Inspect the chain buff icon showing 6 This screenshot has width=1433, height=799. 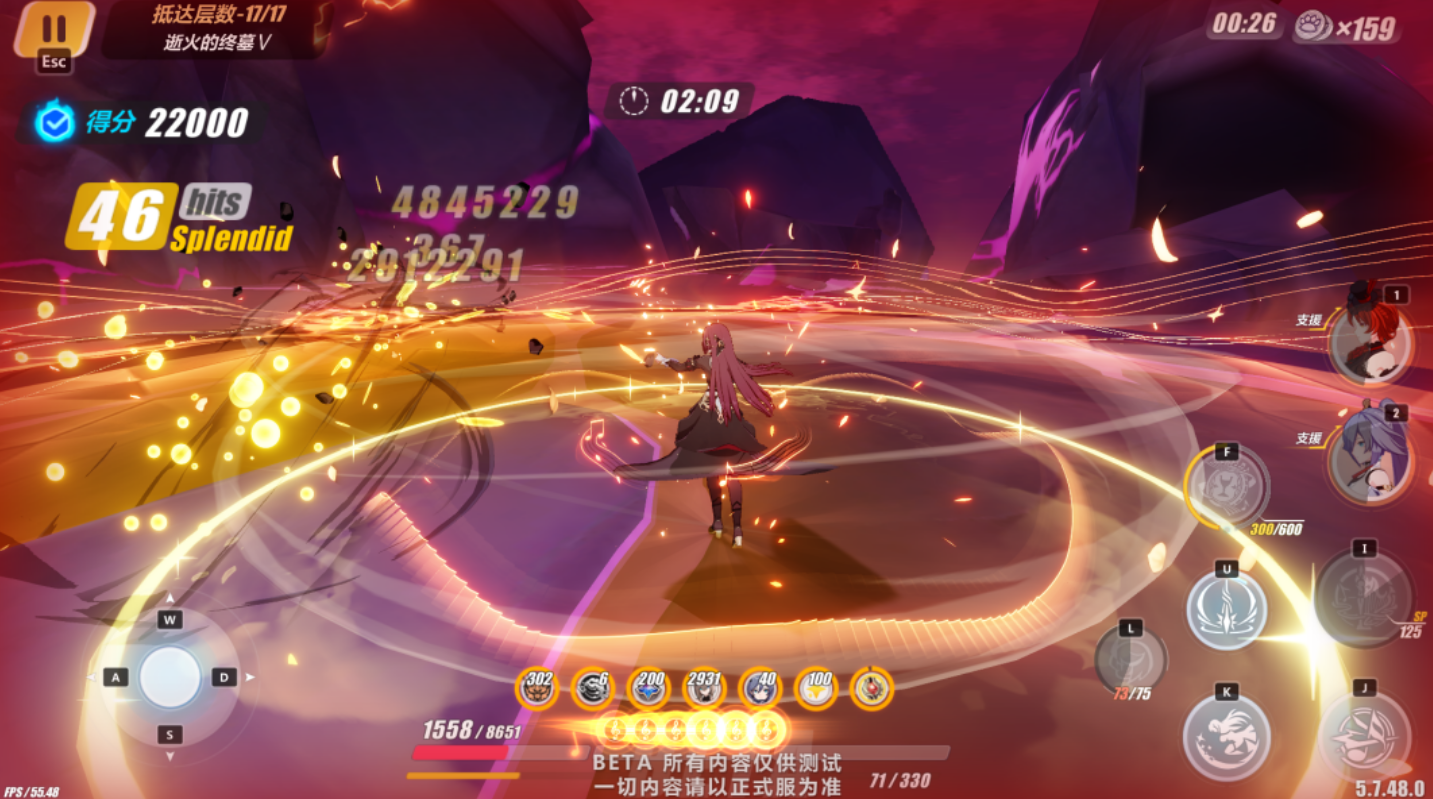pyautogui.click(x=592, y=688)
